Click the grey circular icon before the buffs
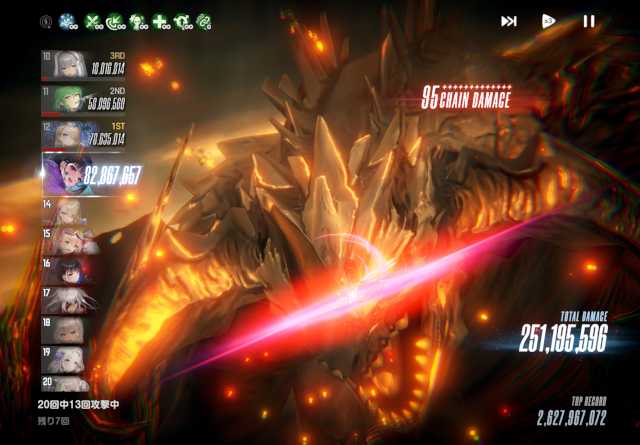This screenshot has height=445, width=640. tap(46, 21)
